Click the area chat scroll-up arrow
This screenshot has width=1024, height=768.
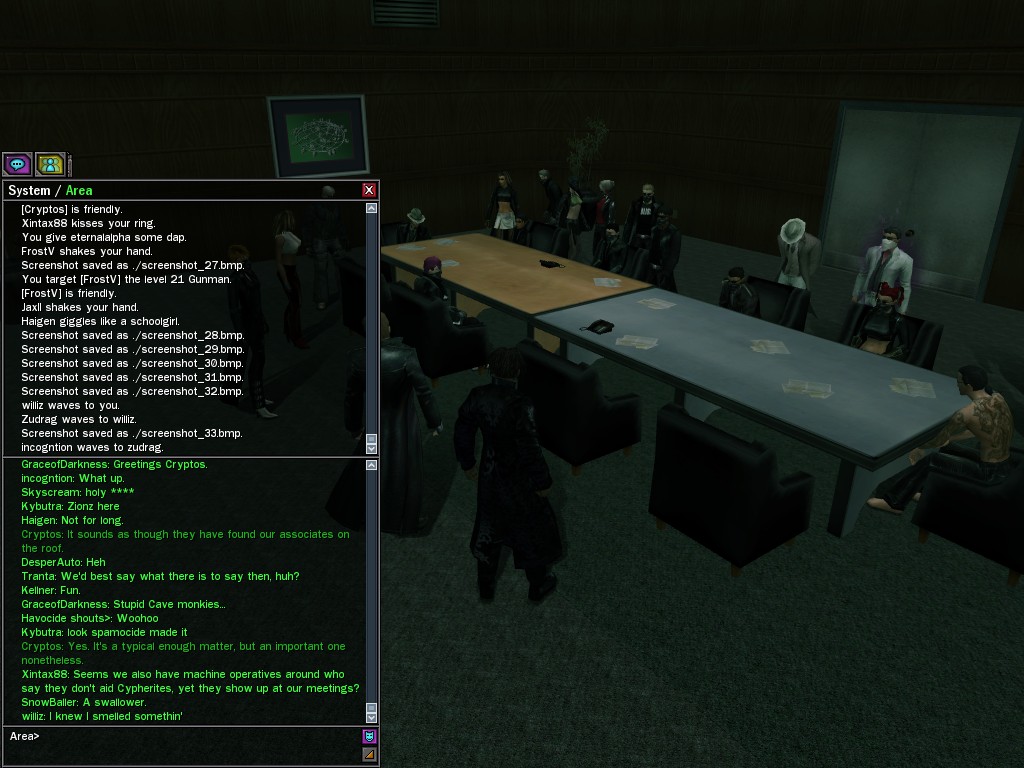click(372, 464)
